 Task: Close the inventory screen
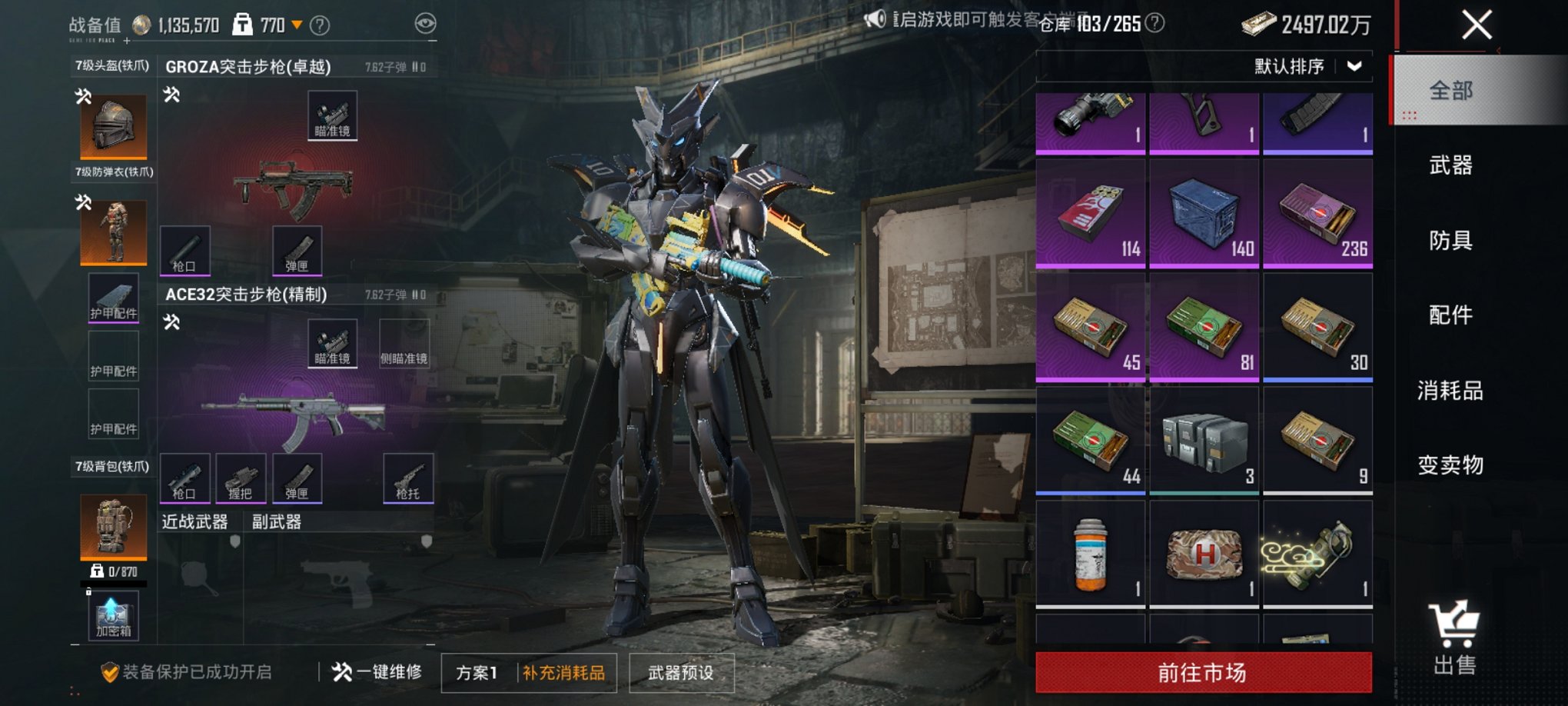[x=1476, y=25]
